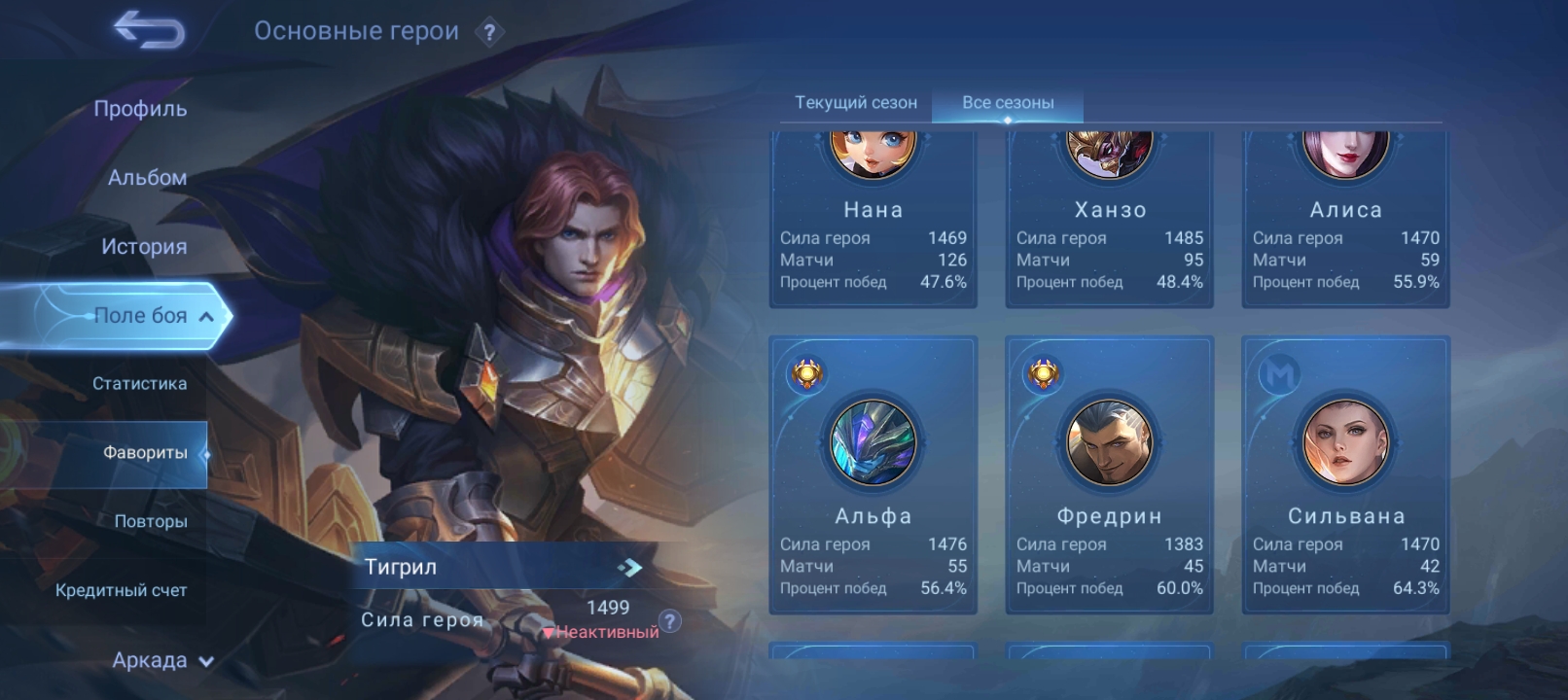The height and width of the screenshot is (700, 1568).
Task: Select the Нана hero card
Action: tap(873, 224)
